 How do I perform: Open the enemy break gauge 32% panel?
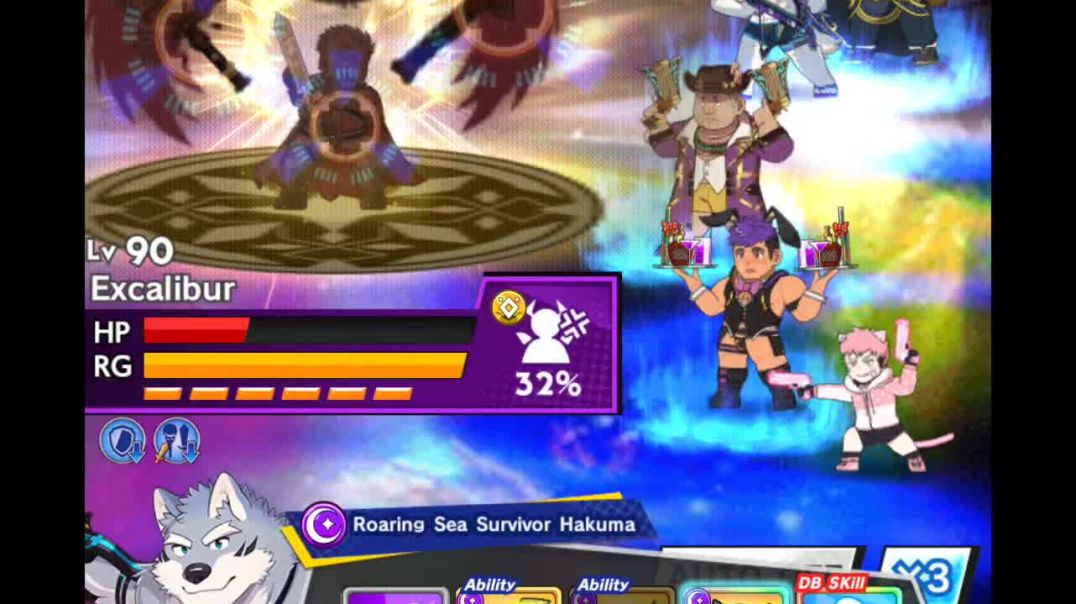click(x=550, y=345)
